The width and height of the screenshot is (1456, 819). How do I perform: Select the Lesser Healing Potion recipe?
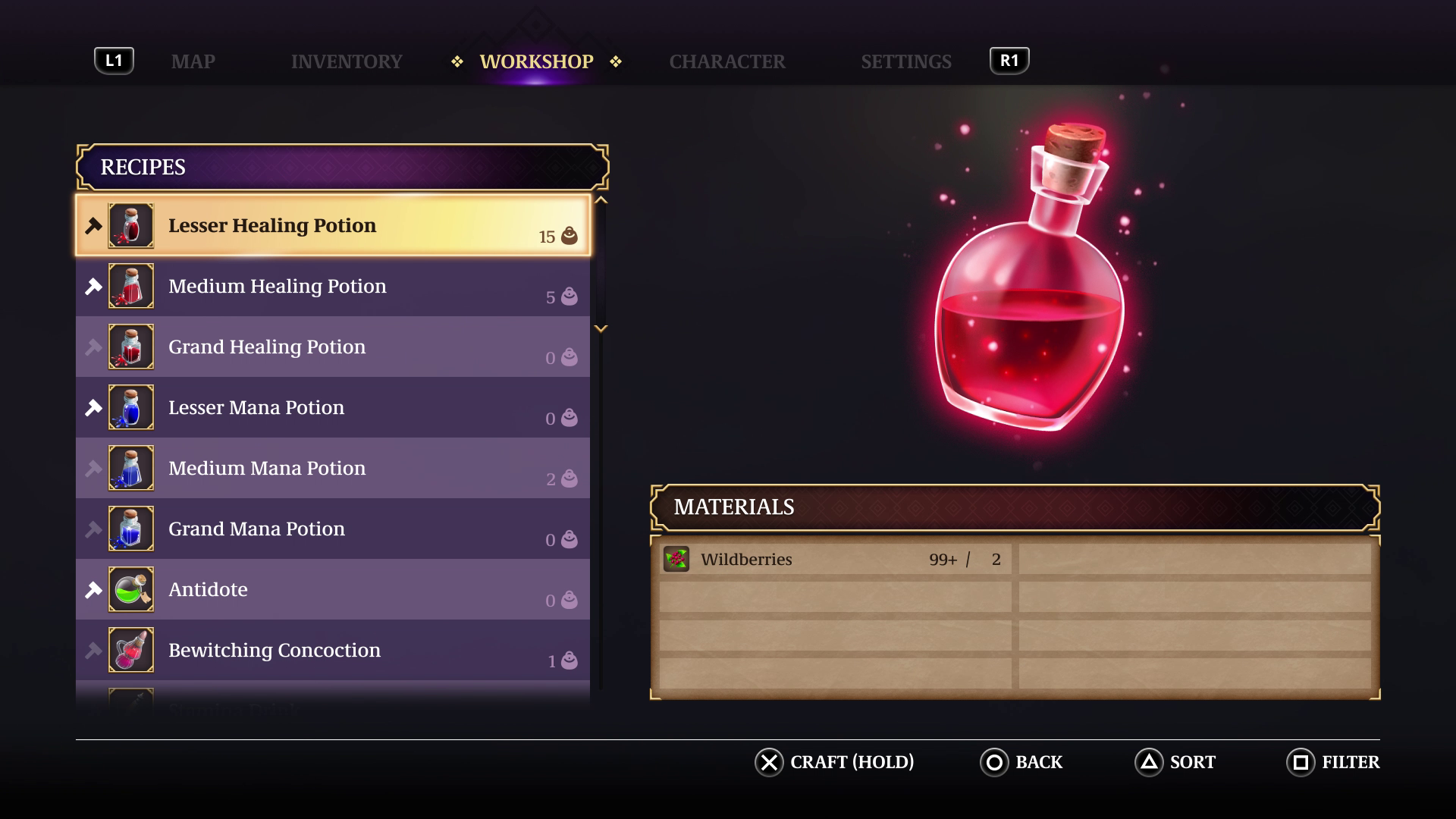point(334,225)
